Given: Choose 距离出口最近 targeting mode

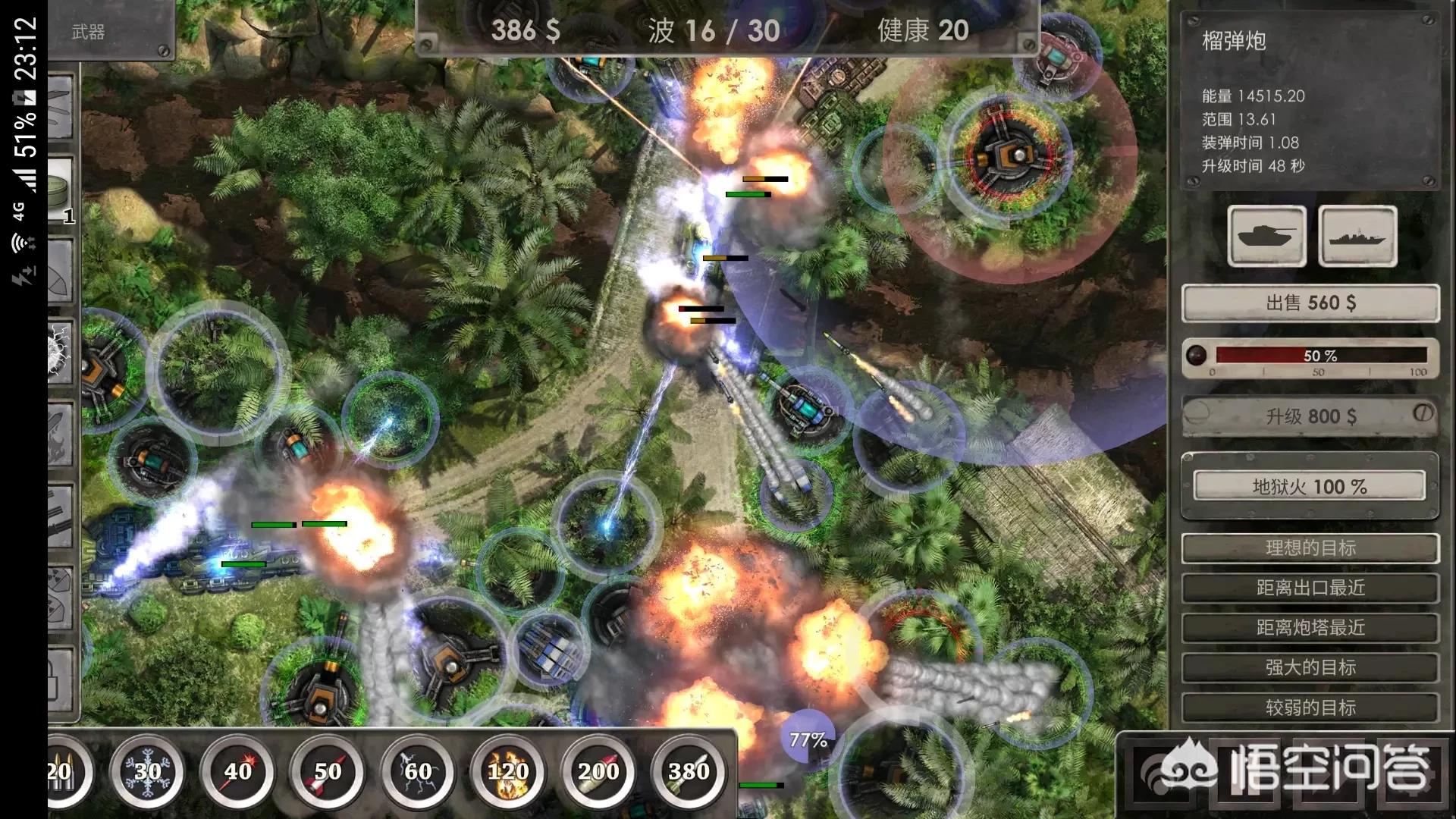Looking at the screenshot, I should pyautogui.click(x=1310, y=588).
